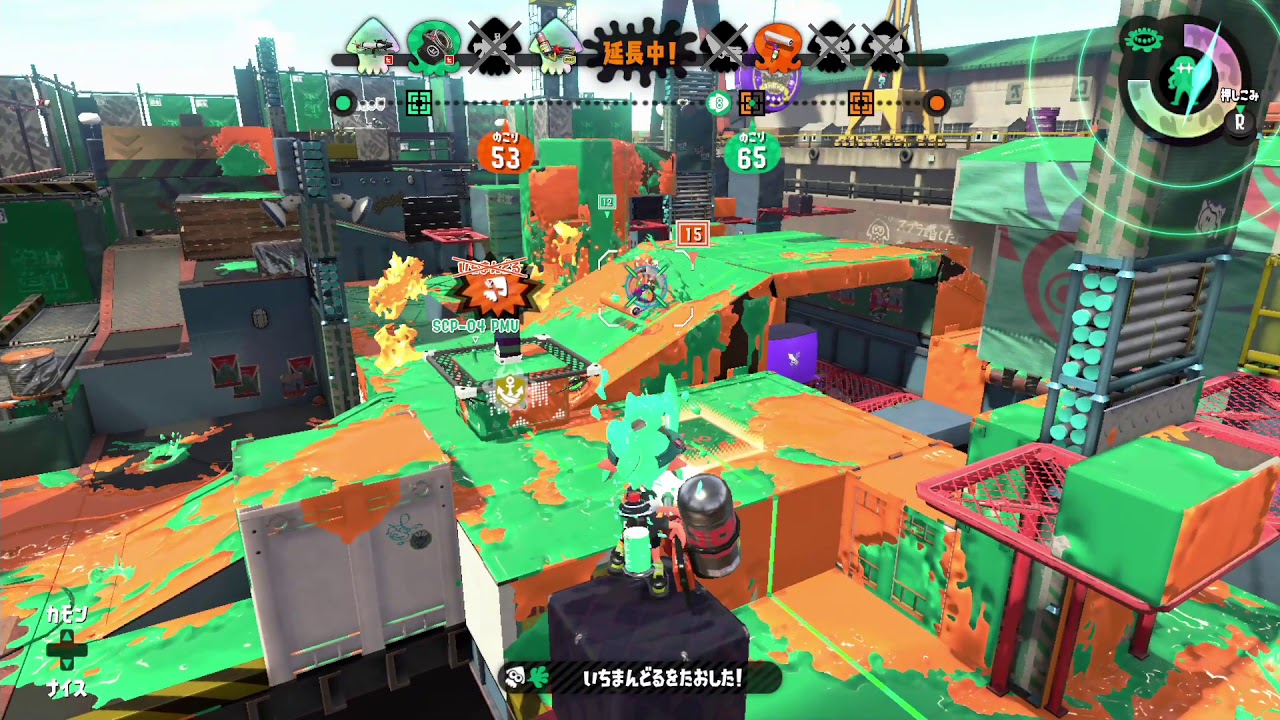Expand the 延長中 overtime splat banner

tap(638, 50)
